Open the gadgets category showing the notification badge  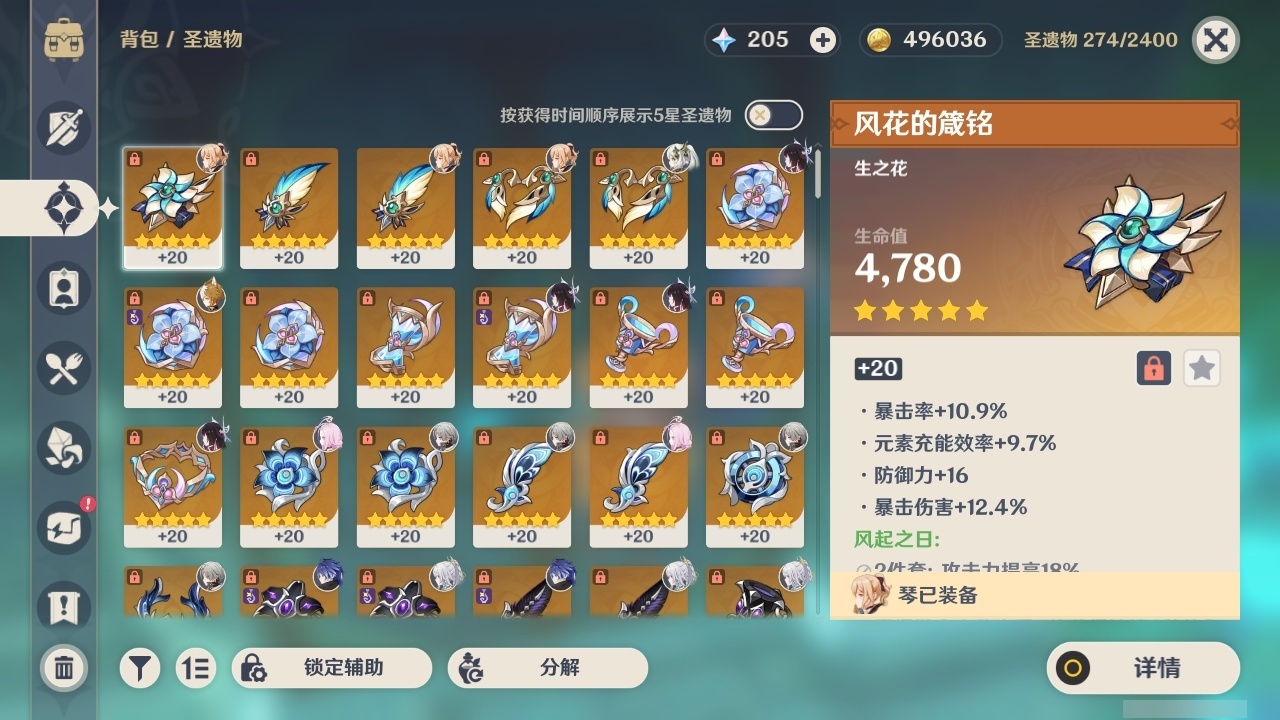point(64,528)
